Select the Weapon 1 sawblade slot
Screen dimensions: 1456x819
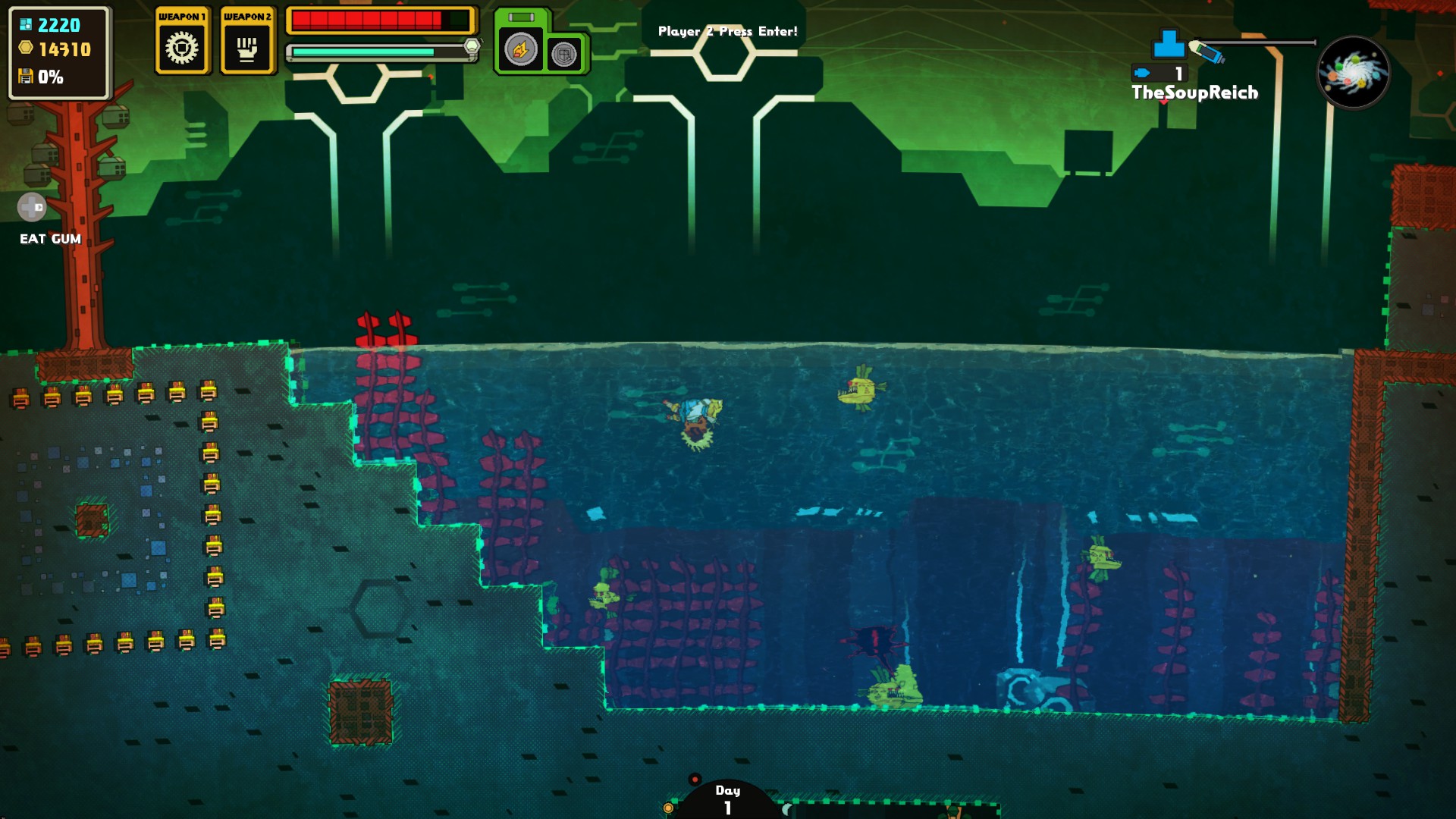click(x=182, y=47)
